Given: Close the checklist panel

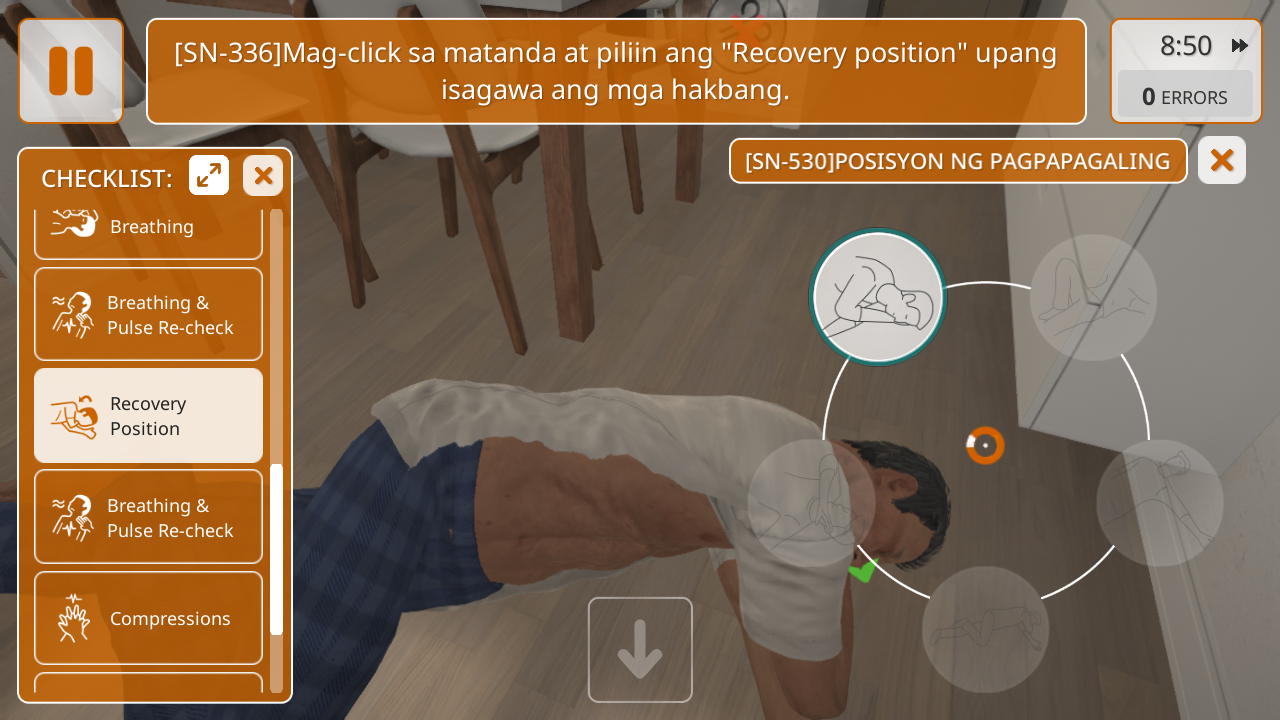Looking at the screenshot, I should click(x=263, y=176).
